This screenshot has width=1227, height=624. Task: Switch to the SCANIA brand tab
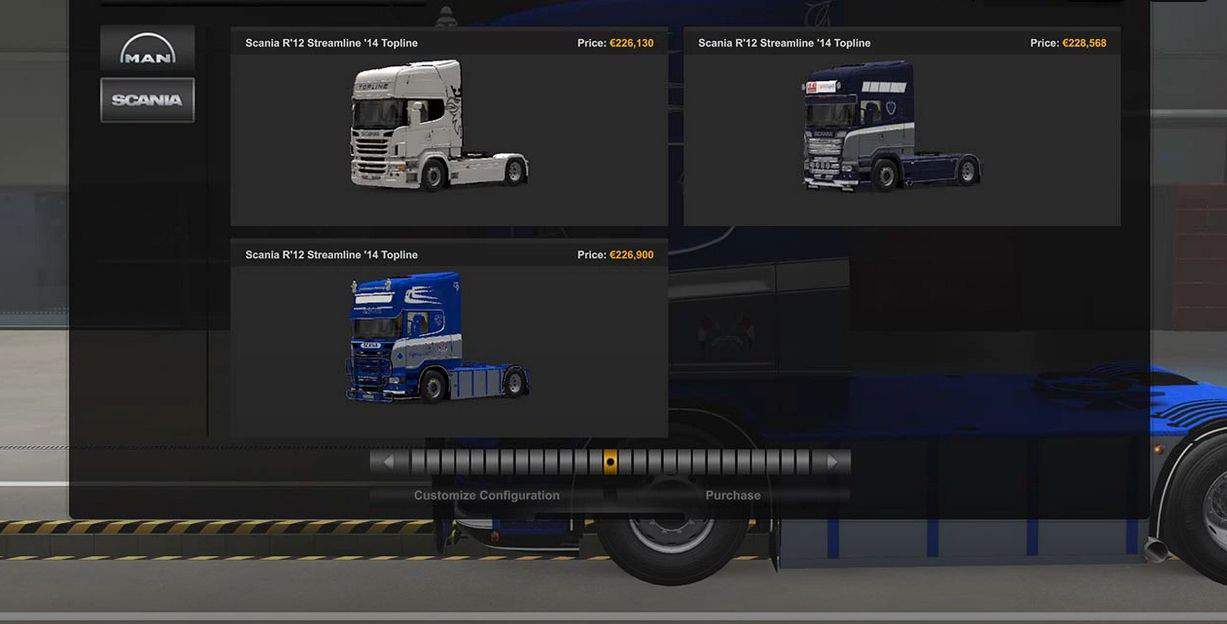tap(147, 100)
